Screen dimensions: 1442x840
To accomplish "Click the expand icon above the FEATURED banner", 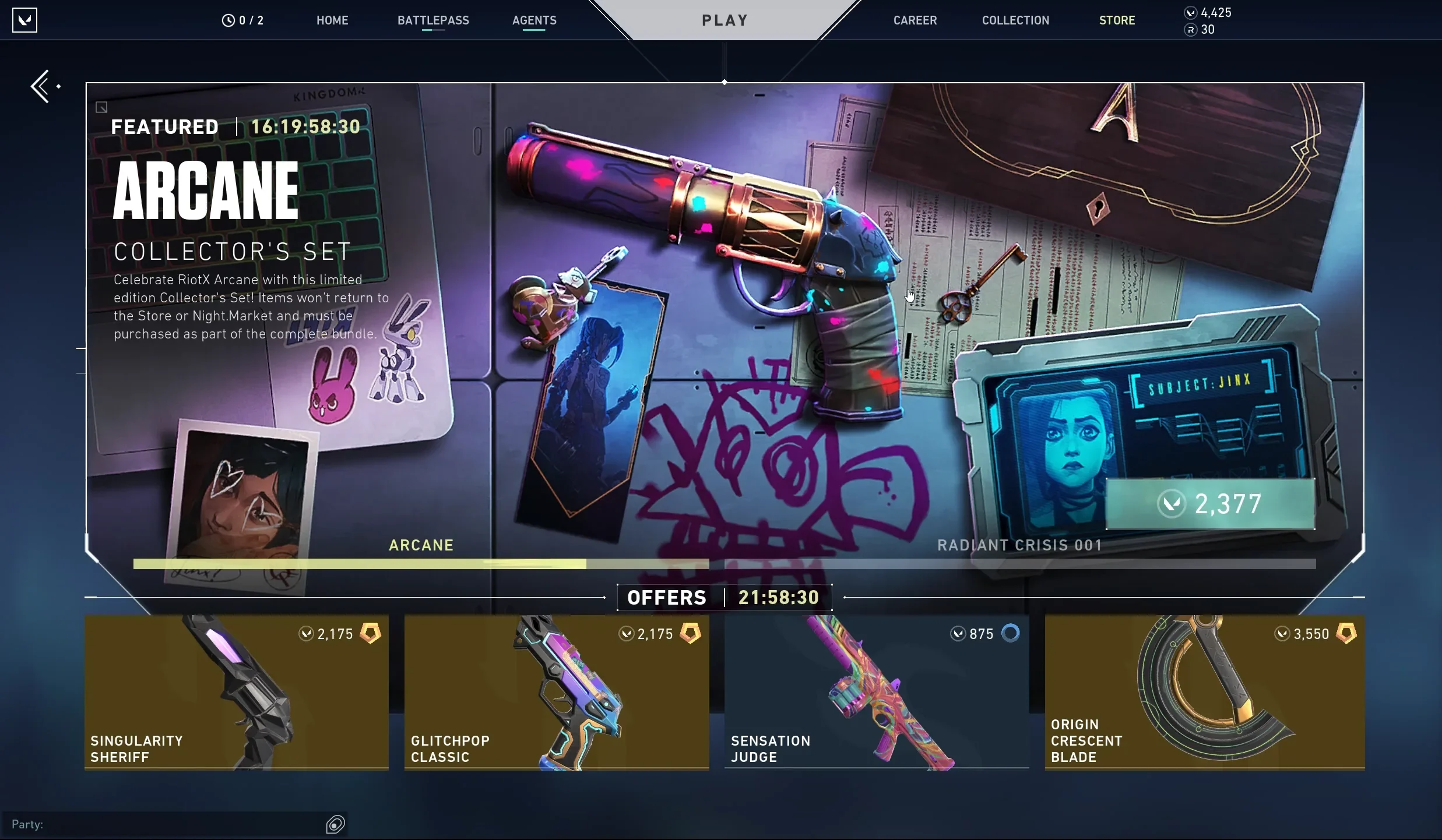I will coord(101,107).
